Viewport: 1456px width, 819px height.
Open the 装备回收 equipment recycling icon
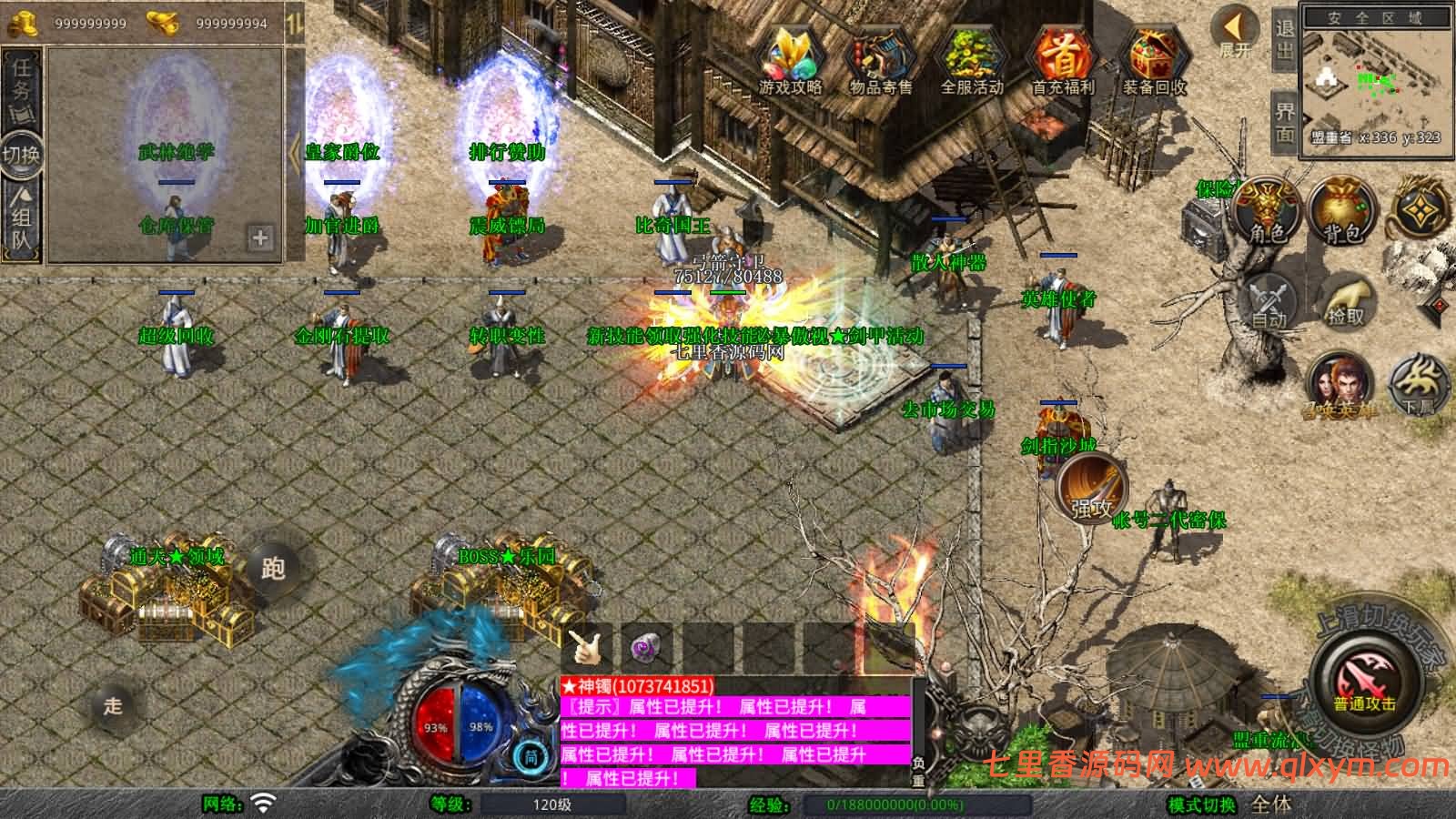pos(1154,60)
